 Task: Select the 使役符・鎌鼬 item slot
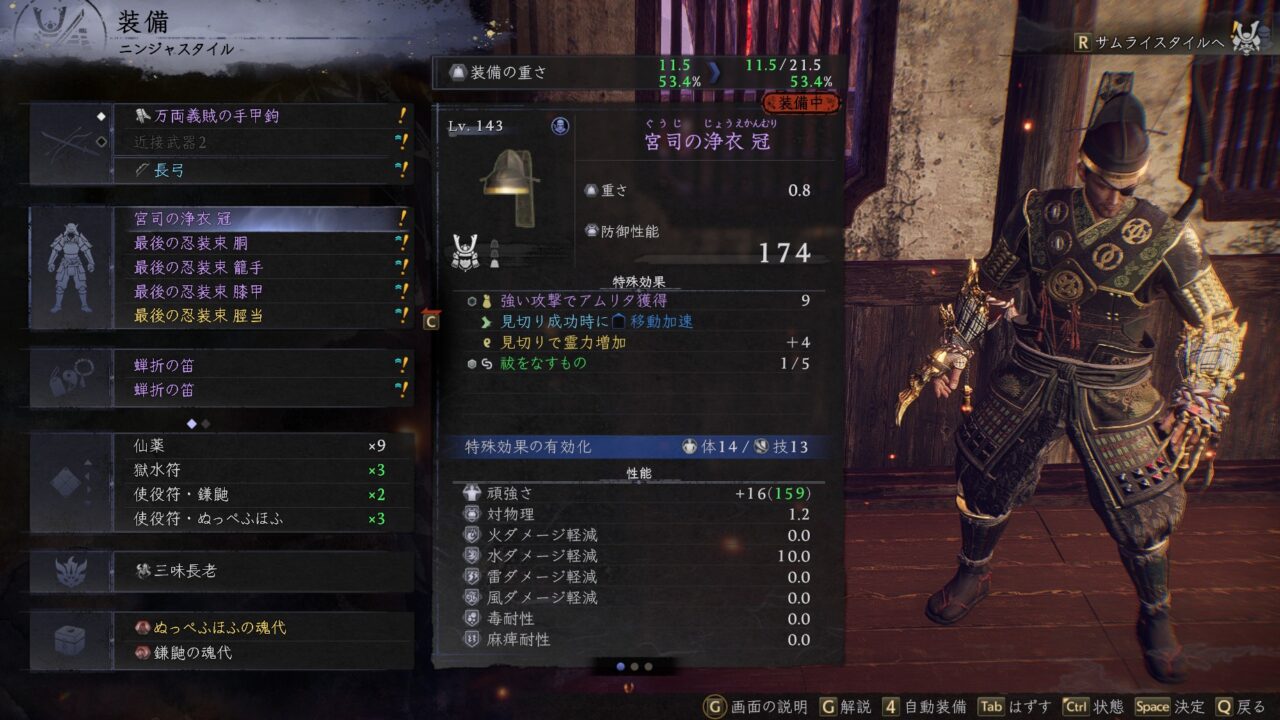(260, 494)
